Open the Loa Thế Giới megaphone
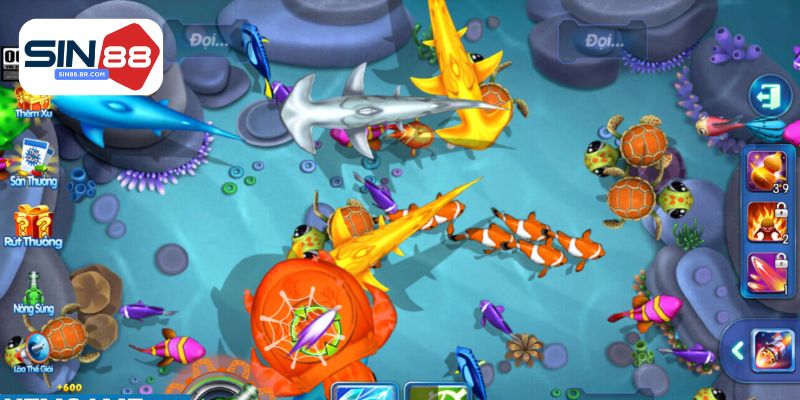The image size is (800, 400). (x=34, y=350)
